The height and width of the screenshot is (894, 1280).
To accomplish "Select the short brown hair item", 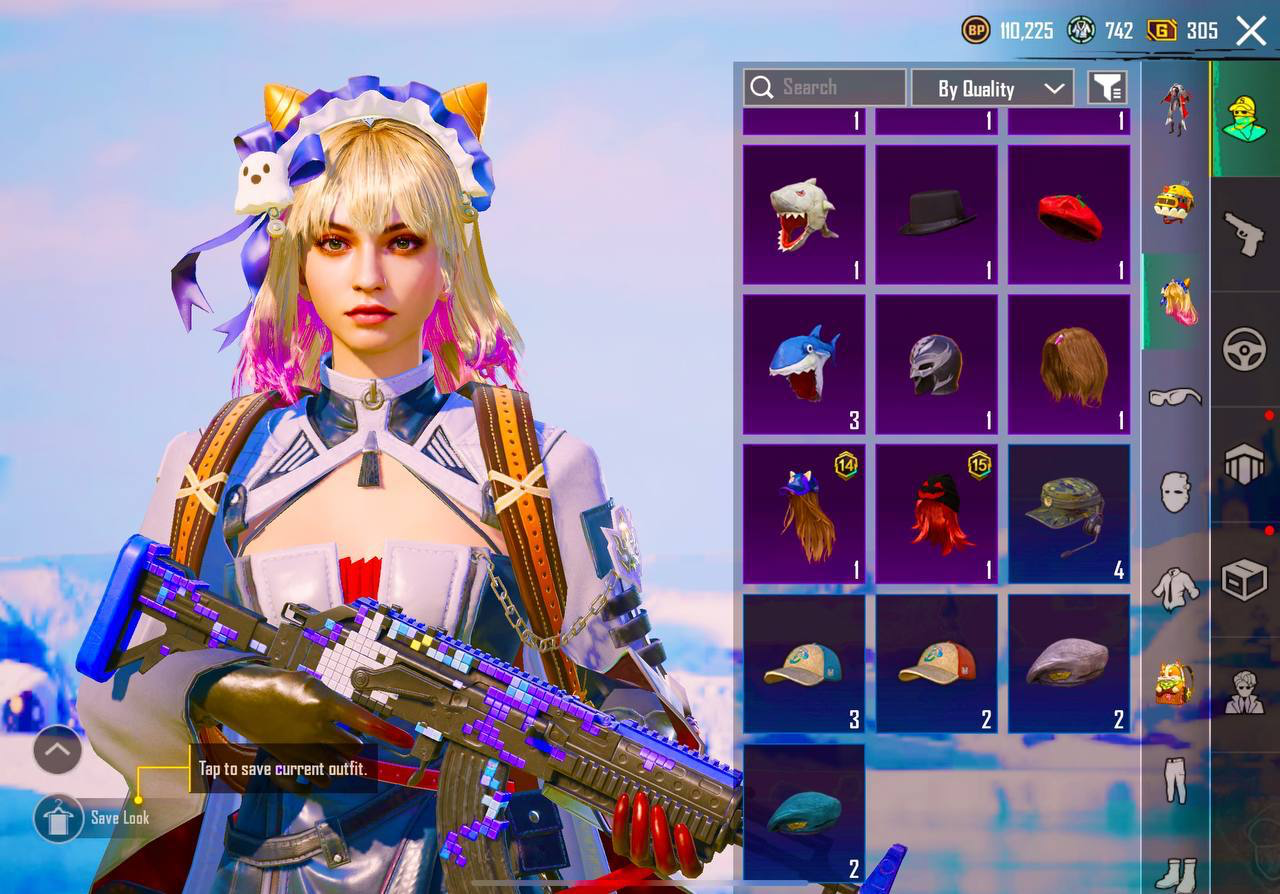I will pyautogui.click(x=1068, y=364).
